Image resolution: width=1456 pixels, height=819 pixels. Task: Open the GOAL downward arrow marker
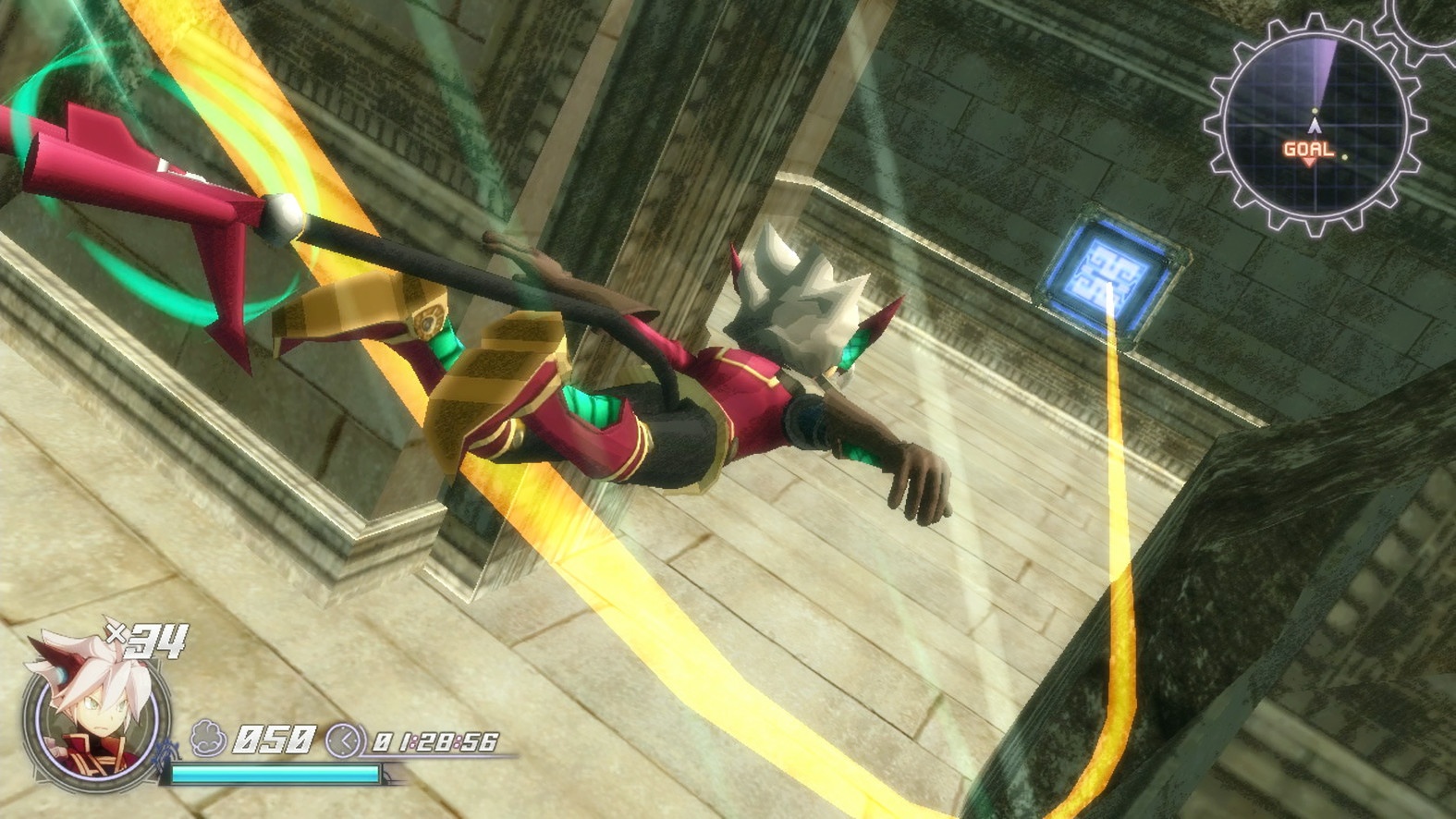click(1309, 162)
